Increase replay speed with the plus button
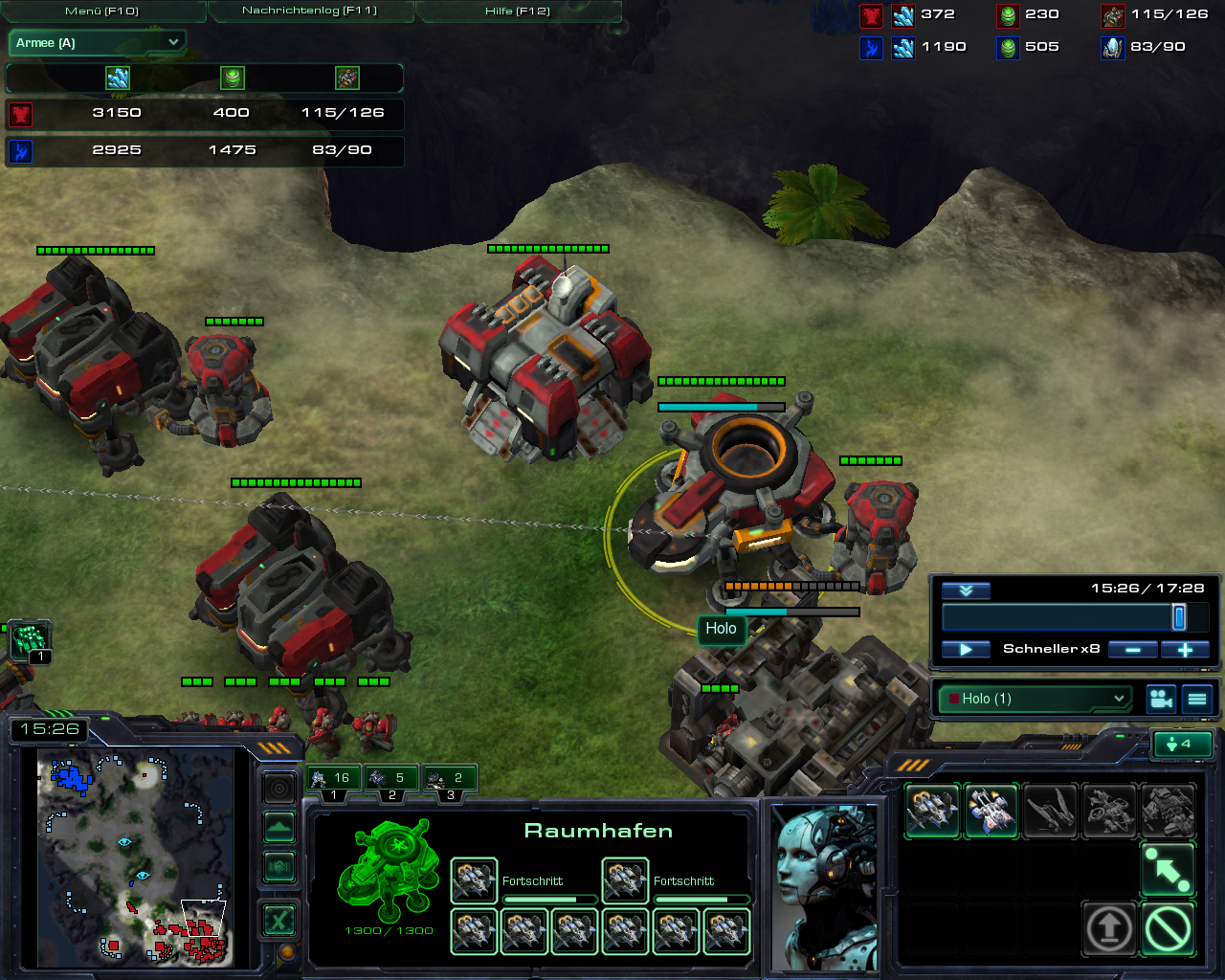This screenshot has width=1225, height=980. pyautogui.click(x=1185, y=650)
